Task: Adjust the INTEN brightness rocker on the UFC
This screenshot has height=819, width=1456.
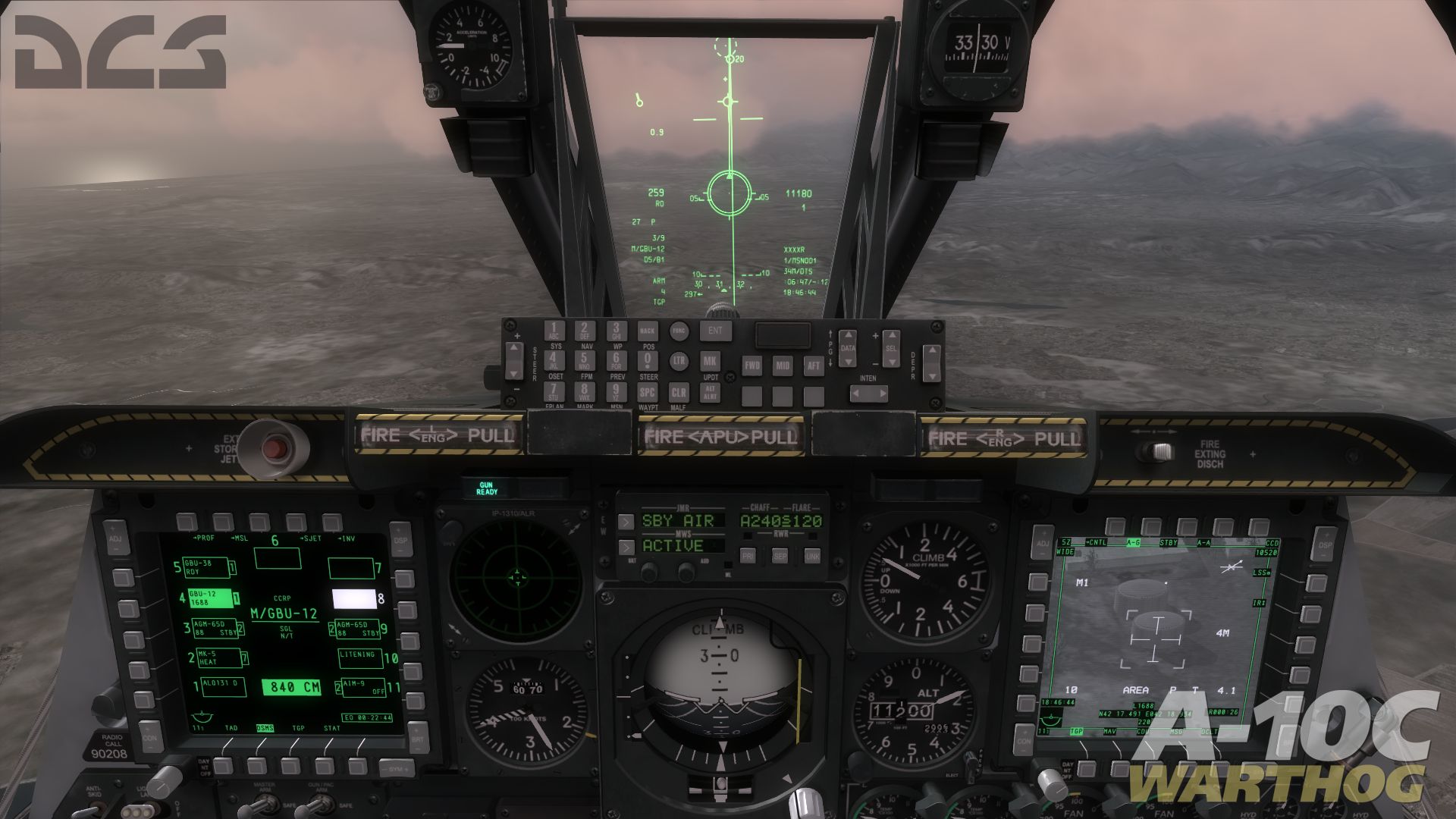Action: point(870,393)
